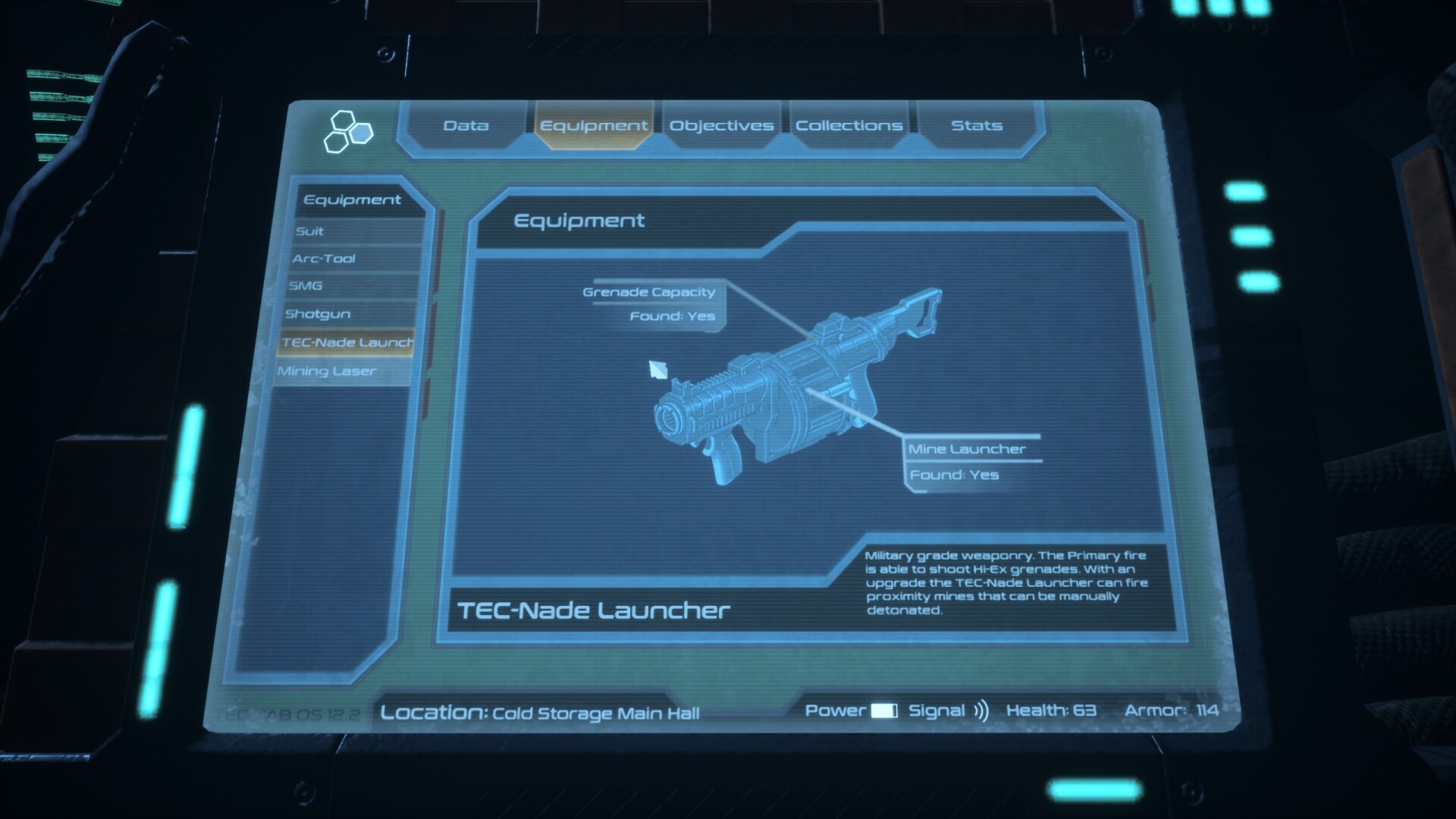Viewport: 1456px width, 819px height.
Task: Click the Grenade Capacity callout label
Action: point(648,292)
